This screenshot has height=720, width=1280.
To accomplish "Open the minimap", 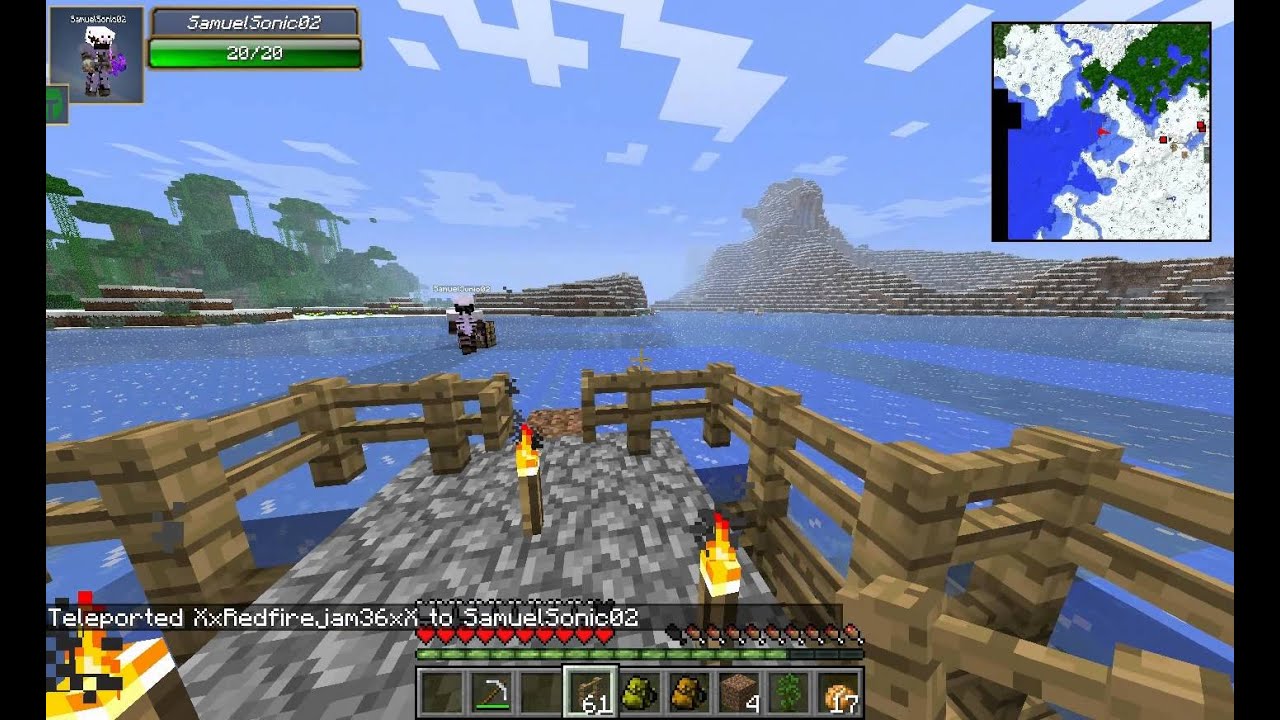I will pyautogui.click(x=1101, y=132).
